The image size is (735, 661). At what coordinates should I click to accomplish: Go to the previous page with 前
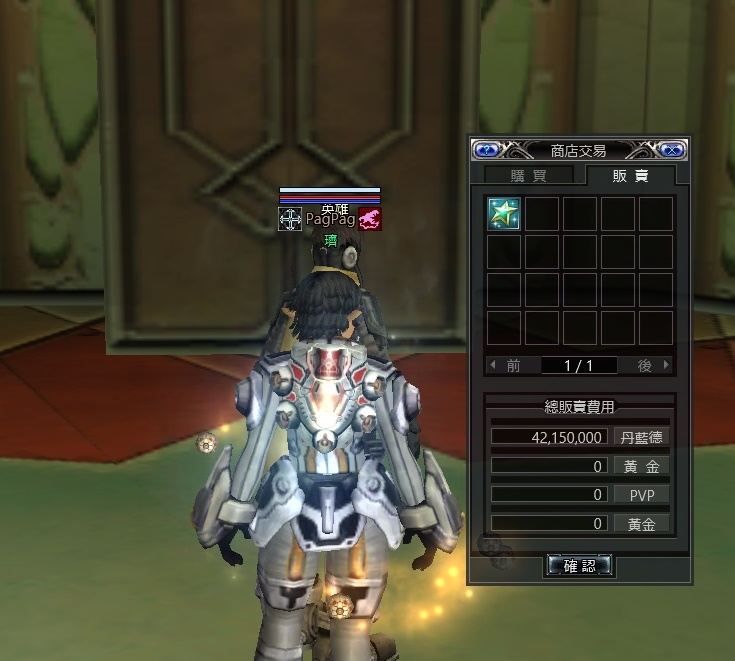pos(507,366)
